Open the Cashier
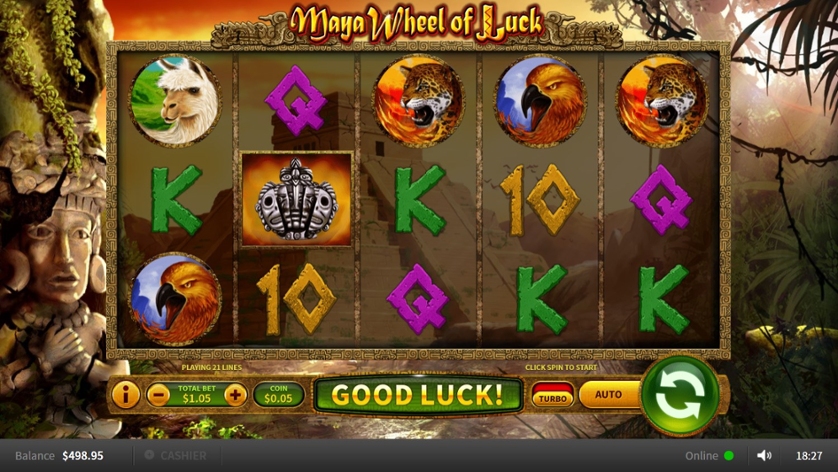Viewport: 838px width, 472px height. (176, 455)
